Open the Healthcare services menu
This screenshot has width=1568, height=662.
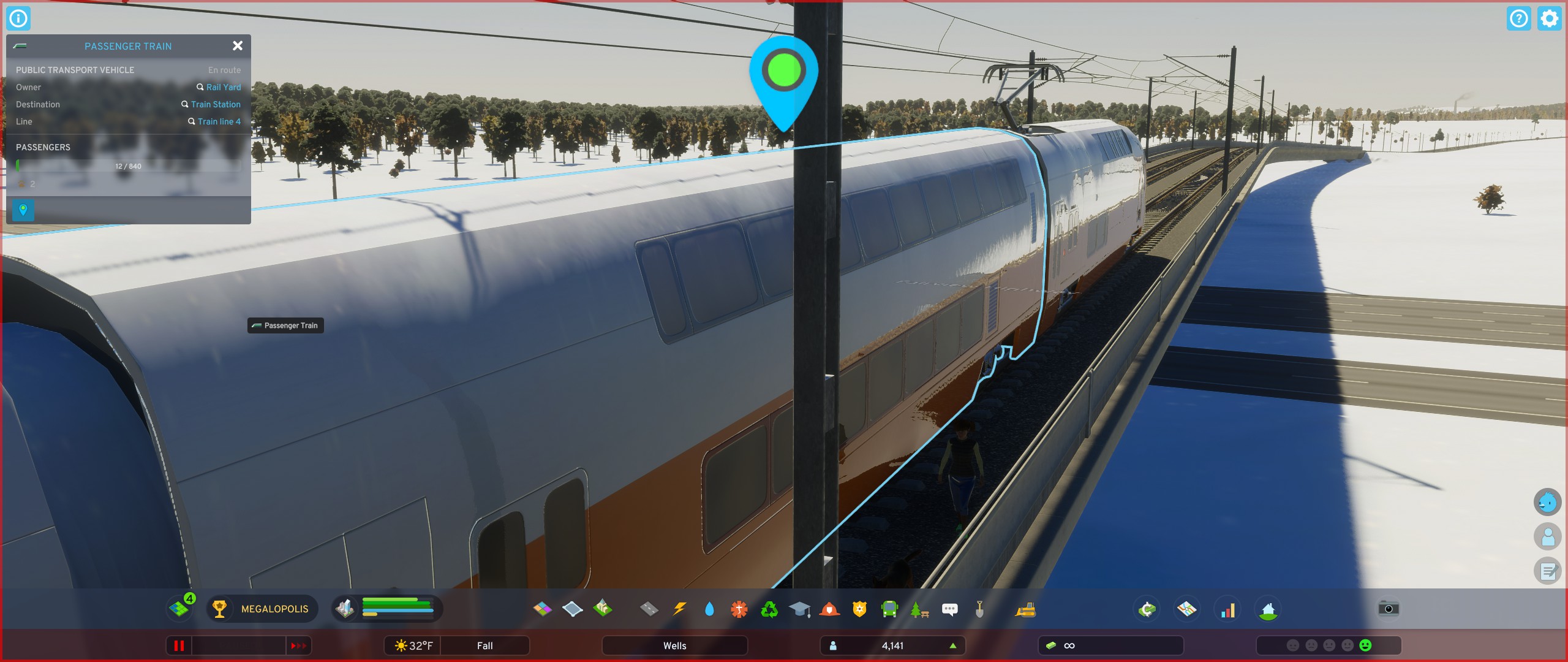tap(739, 609)
